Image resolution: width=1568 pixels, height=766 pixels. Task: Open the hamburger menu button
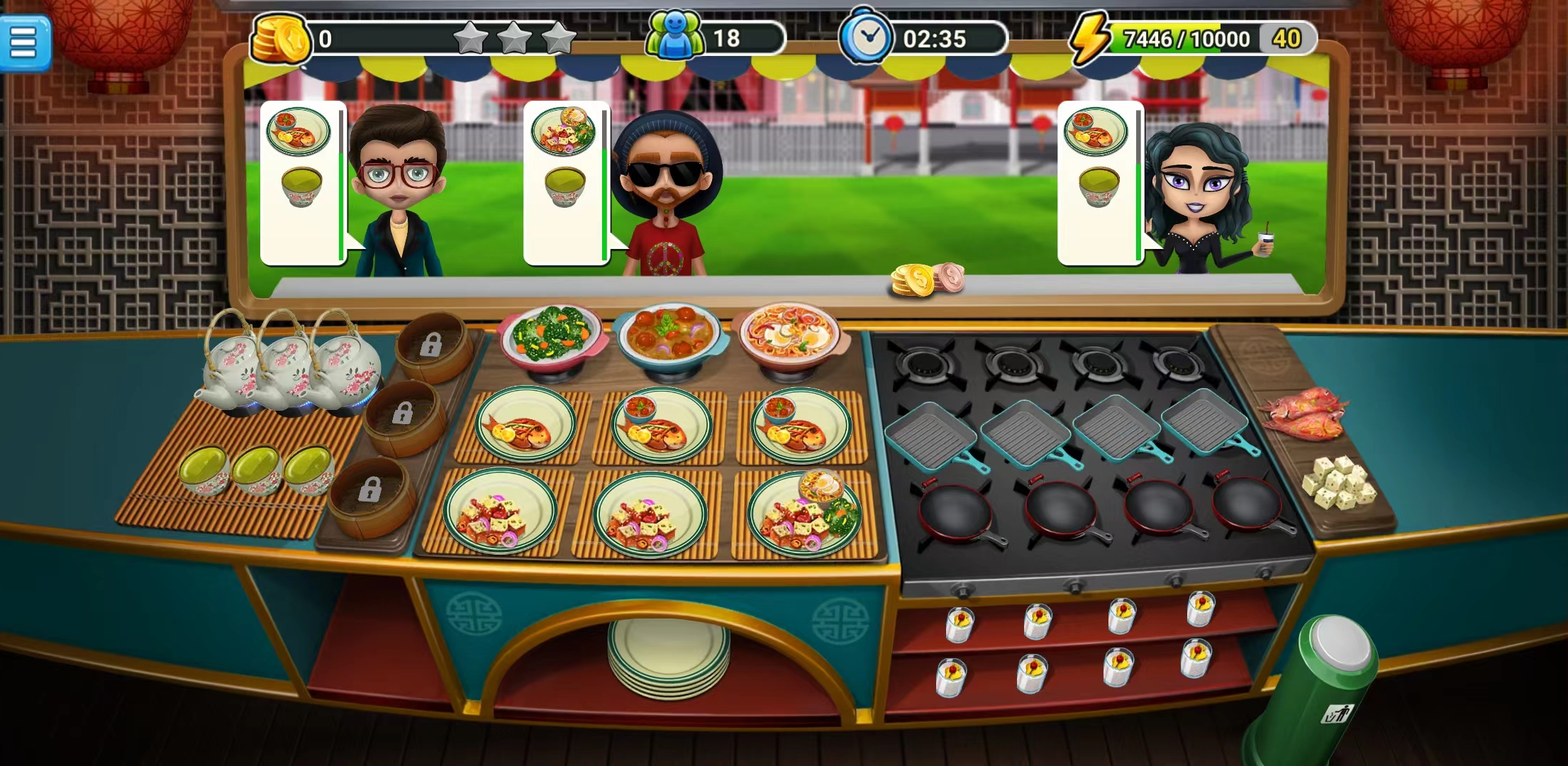click(x=24, y=43)
